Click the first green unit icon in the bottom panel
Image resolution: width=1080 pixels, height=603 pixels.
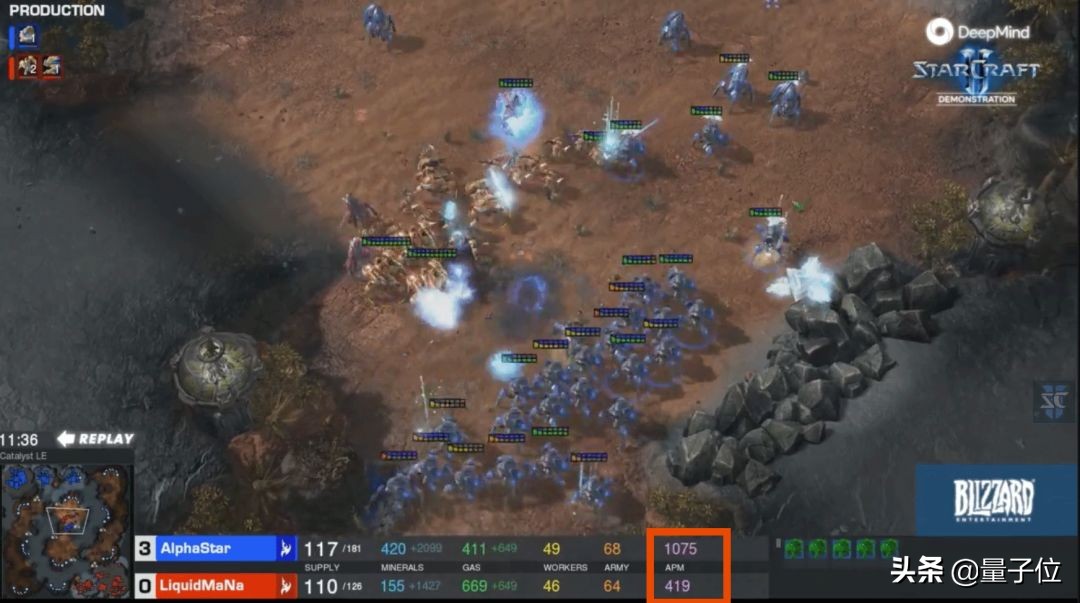coord(794,548)
